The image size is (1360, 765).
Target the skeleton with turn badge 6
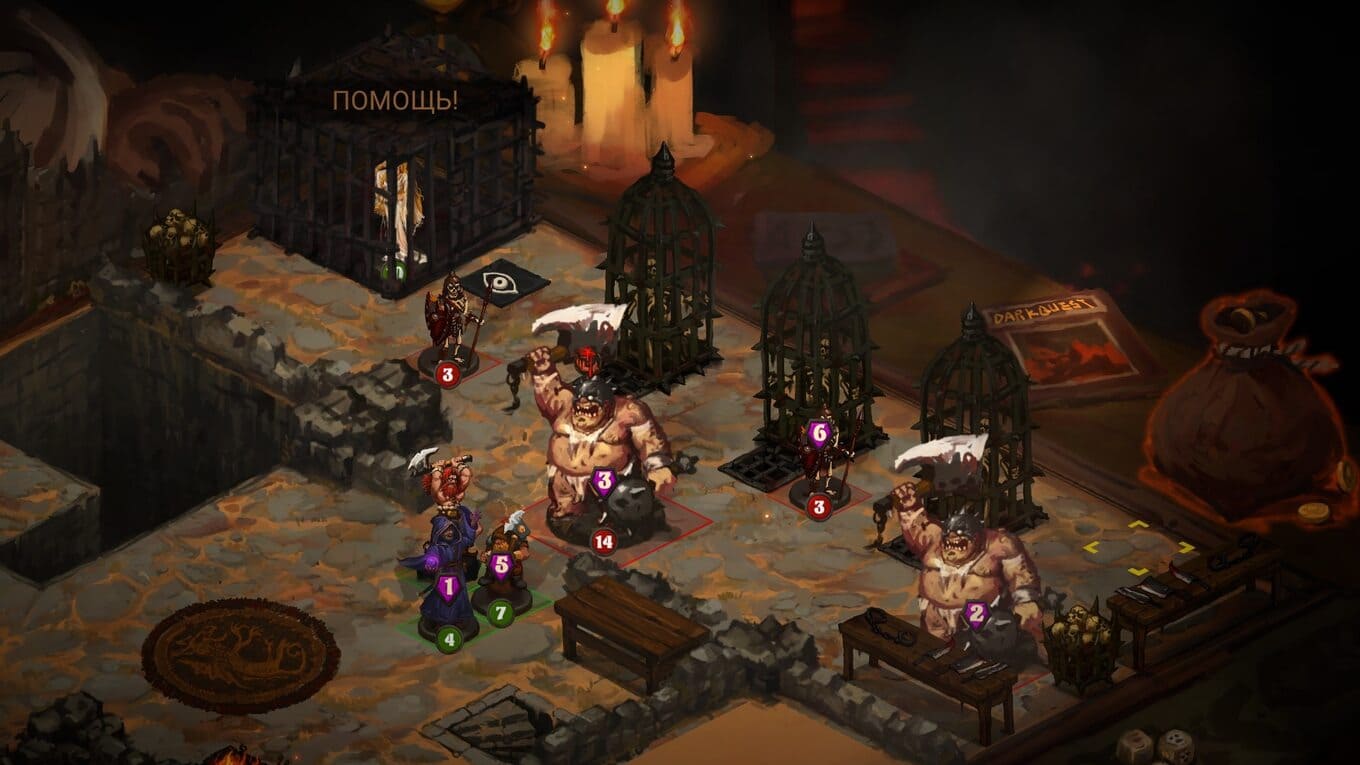pos(820,460)
